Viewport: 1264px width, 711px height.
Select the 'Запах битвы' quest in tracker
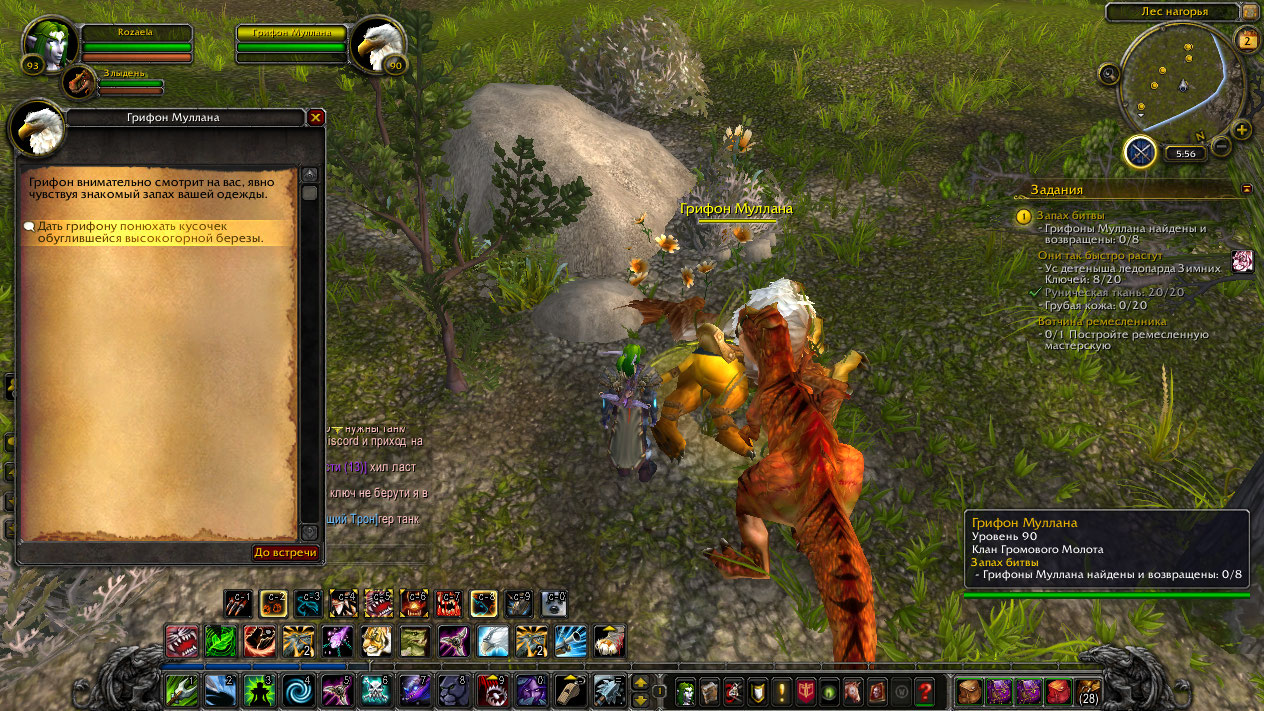pyautogui.click(x=1070, y=215)
